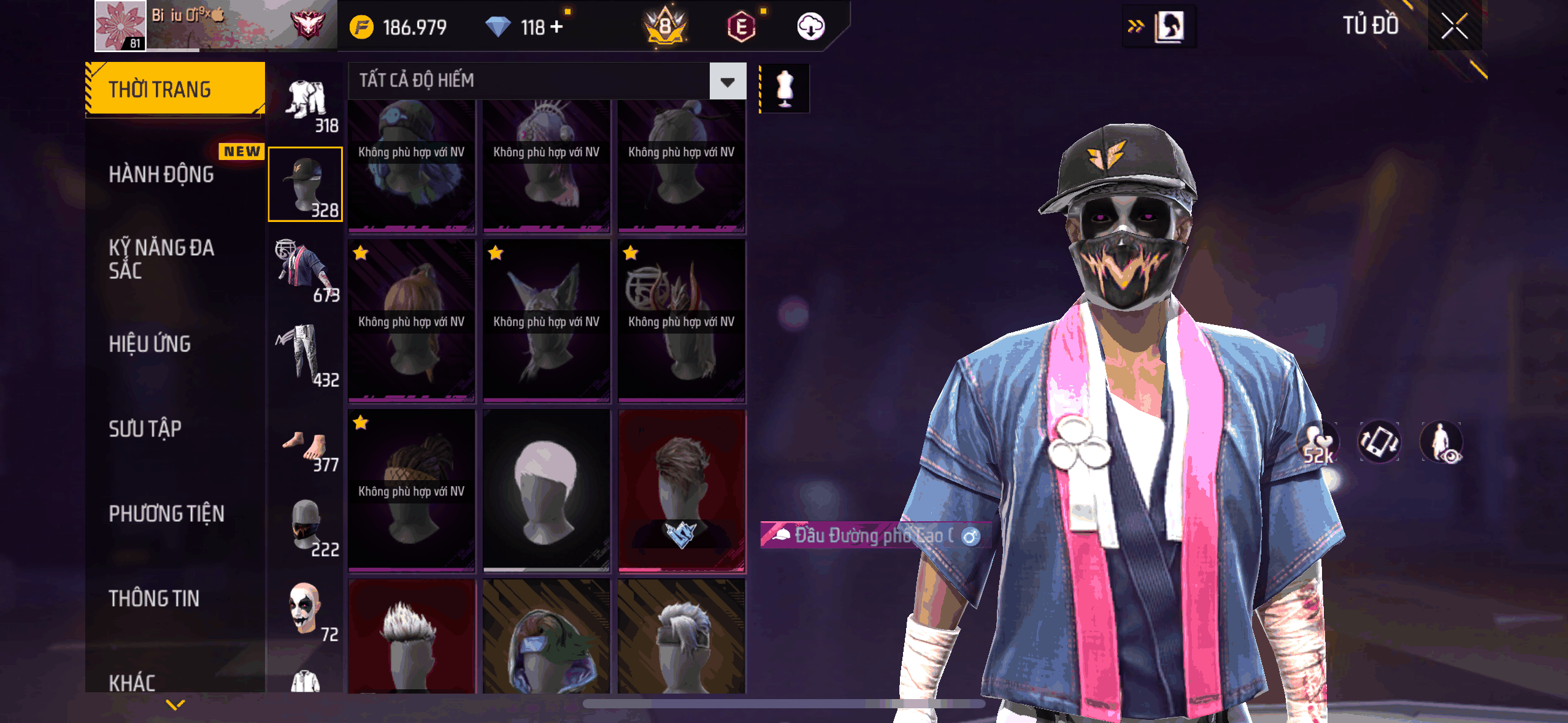Switch to the Hành Động tab
Screen dimensions: 1568x723
(161, 175)
